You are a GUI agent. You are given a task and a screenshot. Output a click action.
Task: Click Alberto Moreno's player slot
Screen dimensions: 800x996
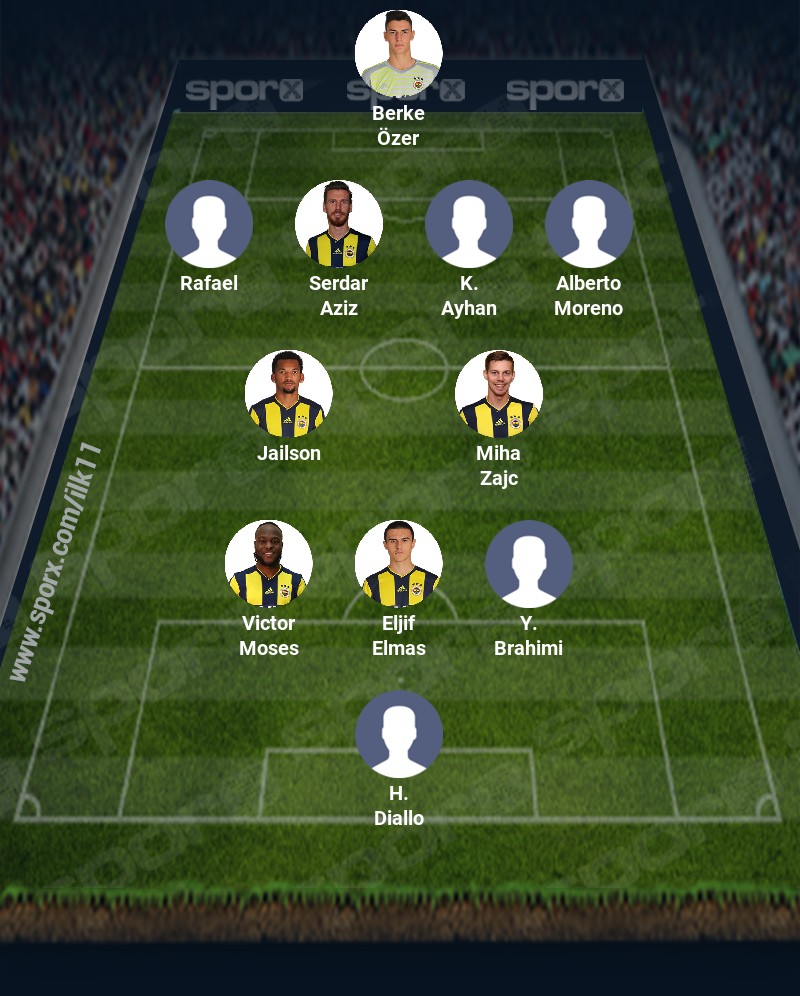pyautogui.click(x=589, y=224)
